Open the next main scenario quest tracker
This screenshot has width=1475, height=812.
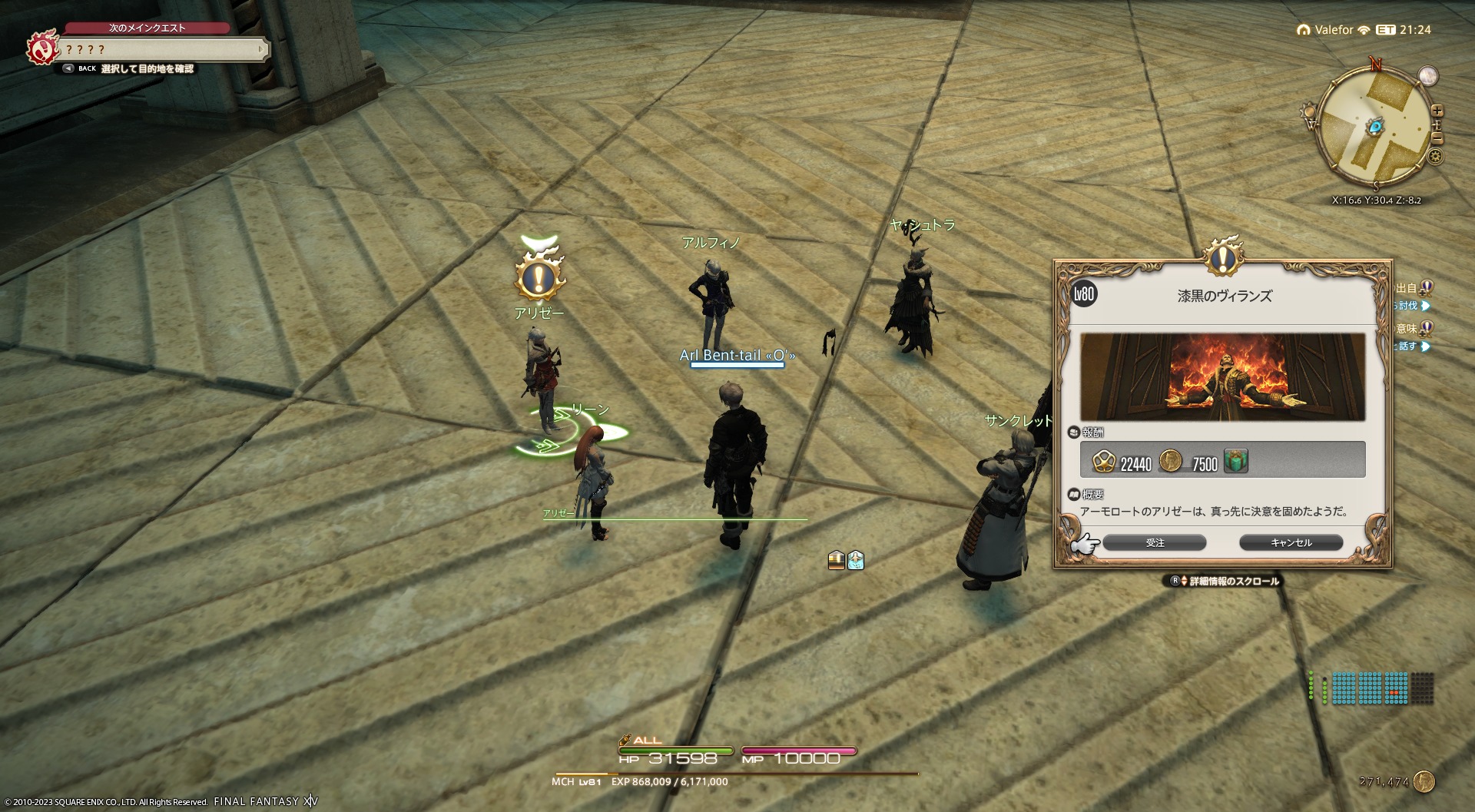coord(164,50)
